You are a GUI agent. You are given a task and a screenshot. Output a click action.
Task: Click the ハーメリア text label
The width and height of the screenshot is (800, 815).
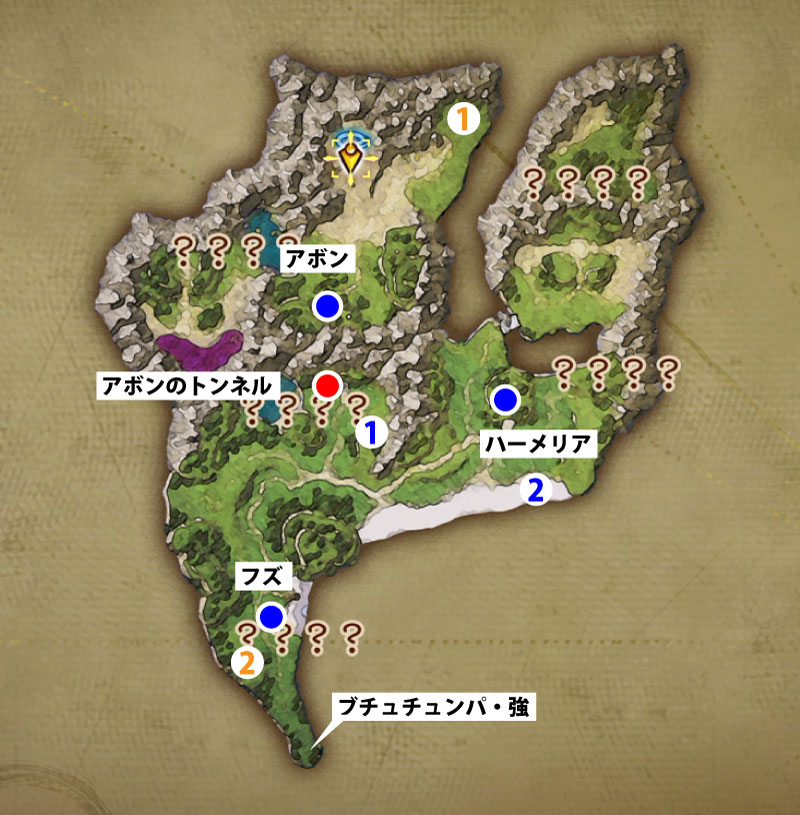pos(538,444)
